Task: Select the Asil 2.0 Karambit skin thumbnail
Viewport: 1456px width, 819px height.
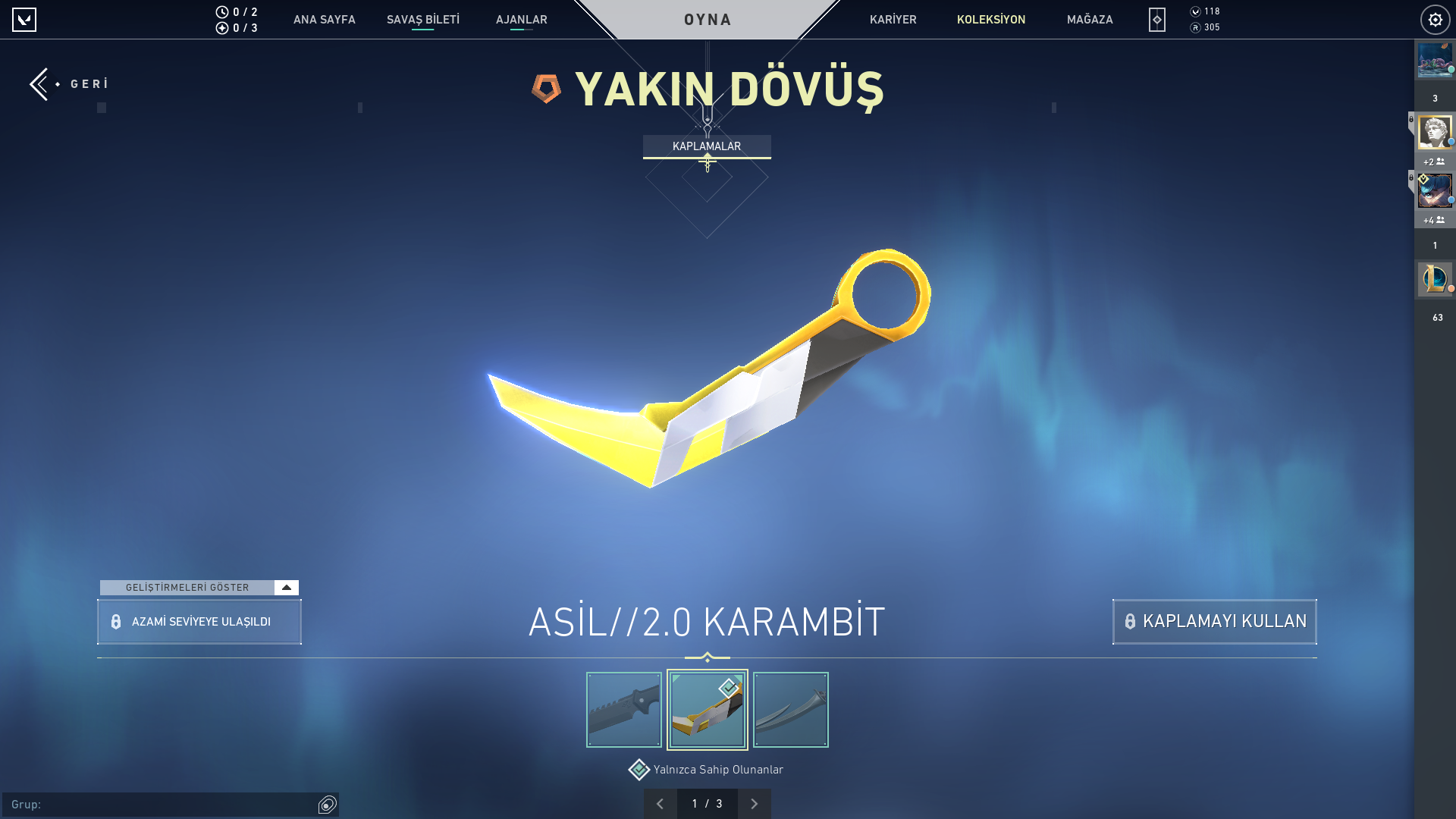Action: point(707,709)
